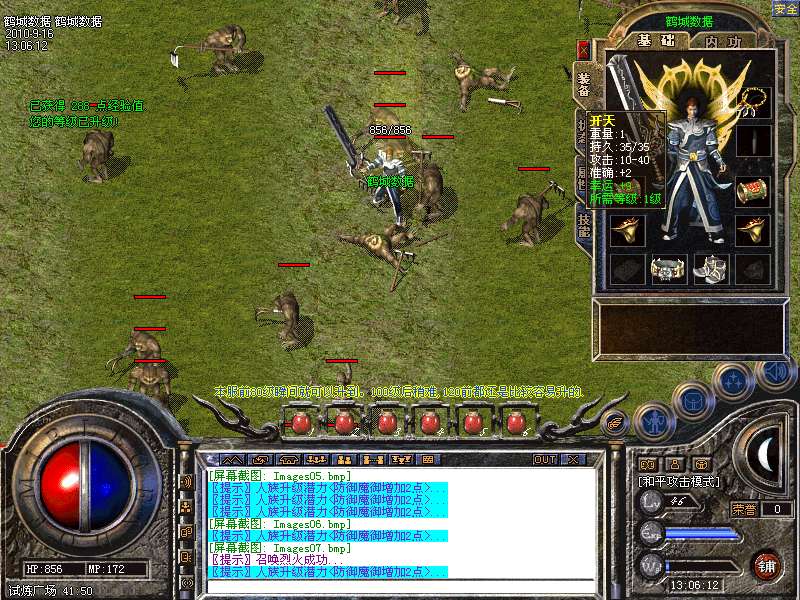Image resolution: width=800 pixels, height=600 pixels.
Task: Open the character status round button
Action: tap(652, 419)
